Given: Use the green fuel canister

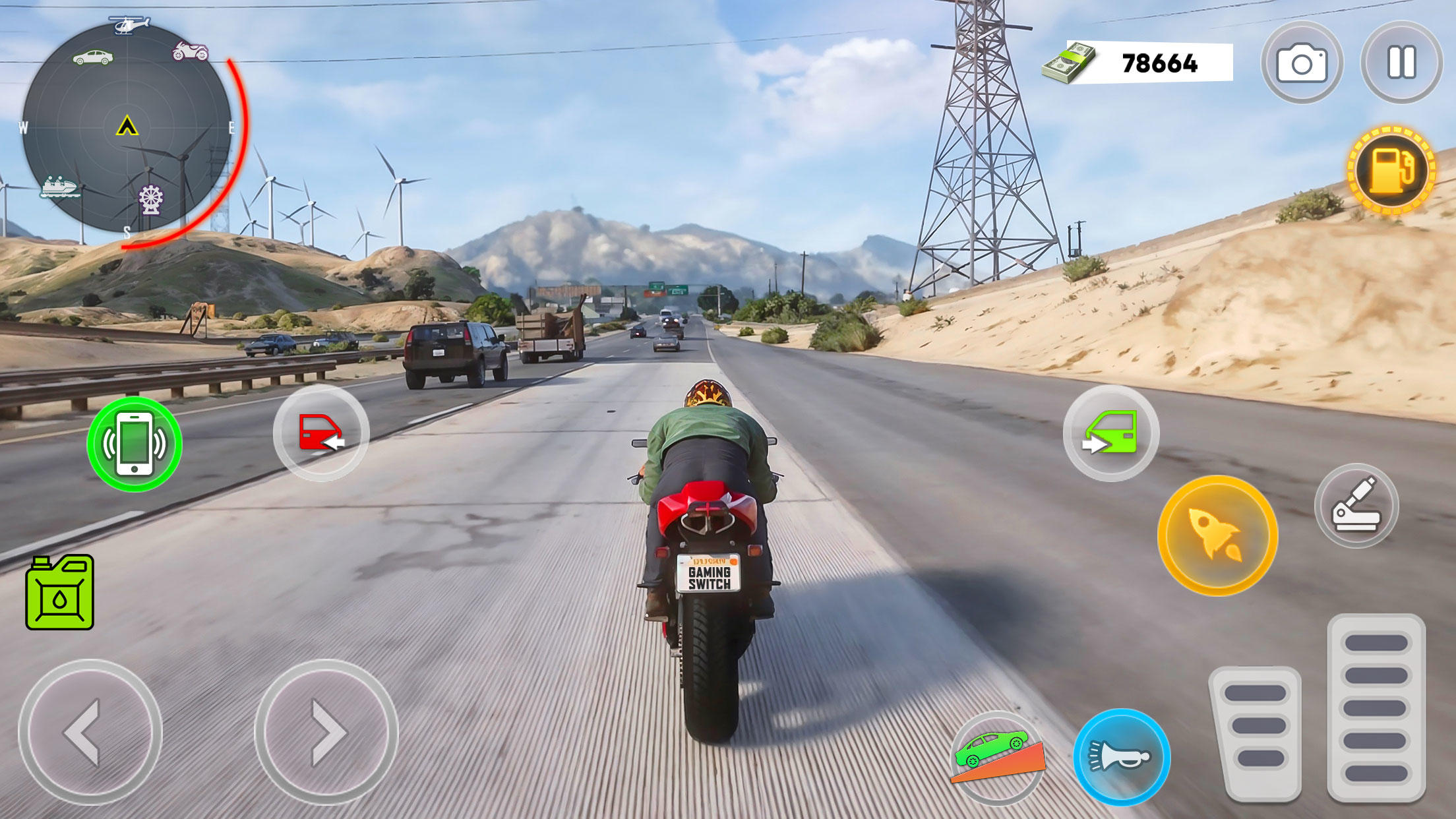Looking at the screenshot, I should (x=60, y=592).
